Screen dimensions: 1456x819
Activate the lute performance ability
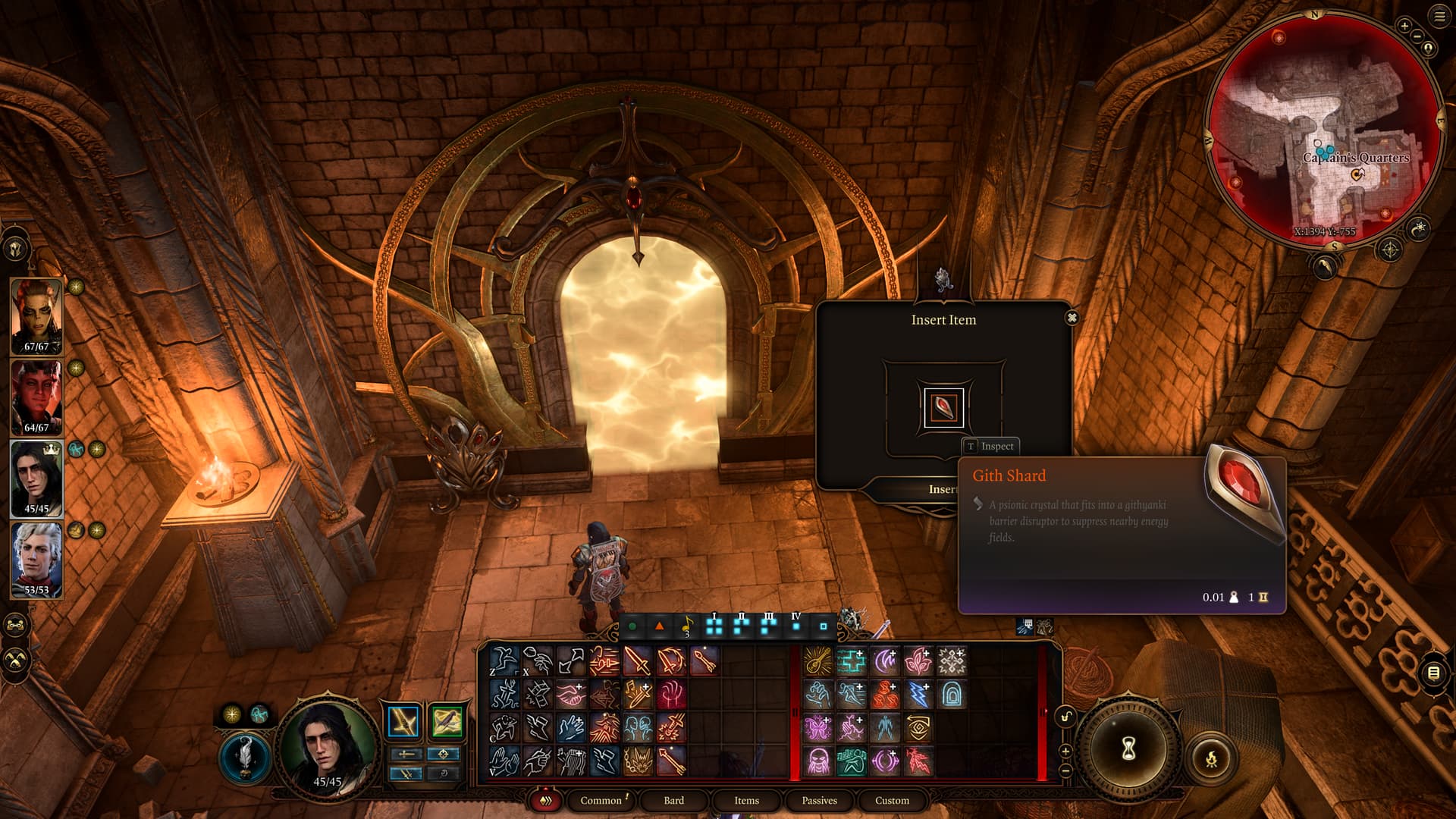(817, 661)
